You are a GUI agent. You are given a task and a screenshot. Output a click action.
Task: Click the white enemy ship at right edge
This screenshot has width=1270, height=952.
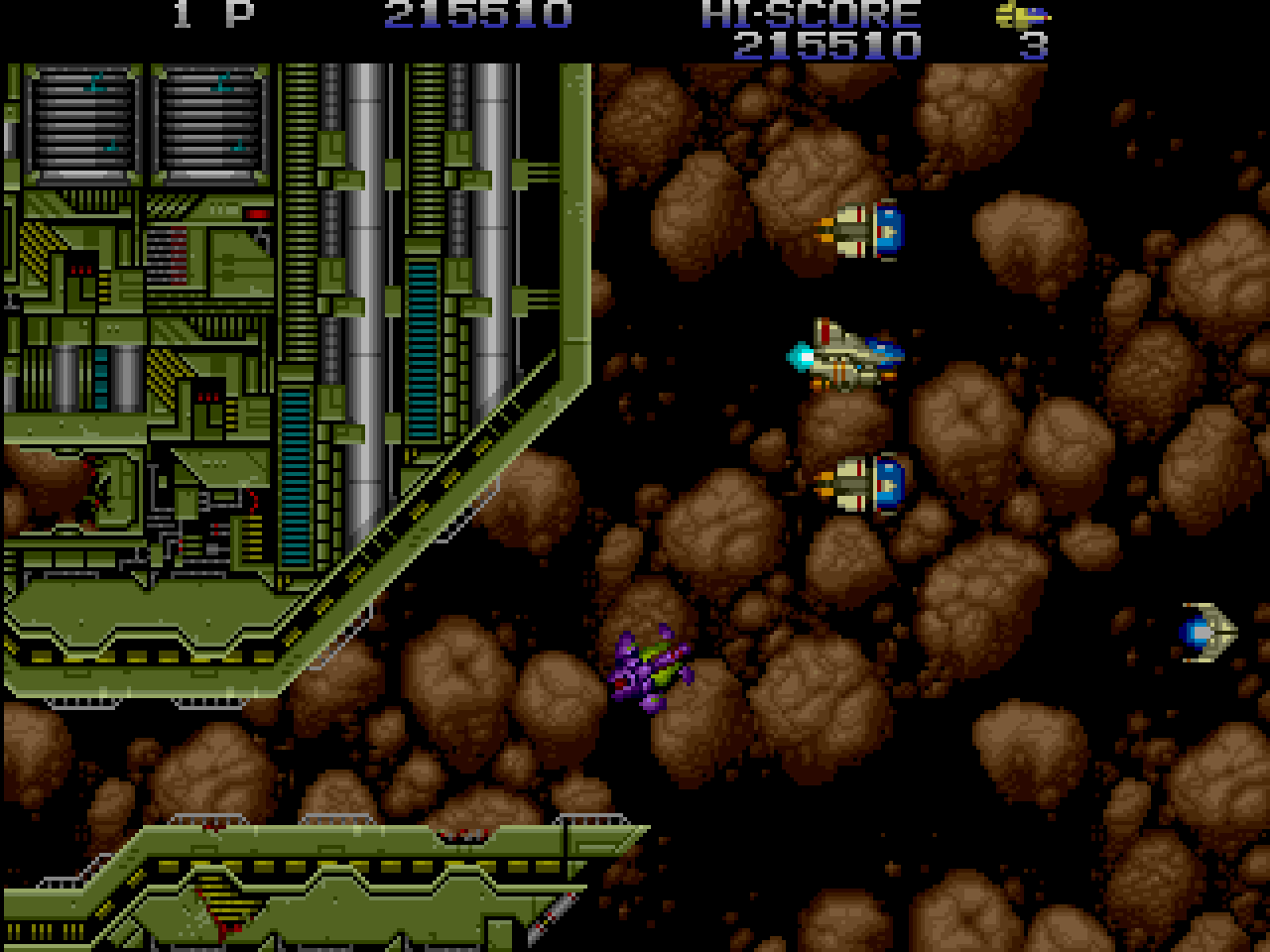click(1204, 630)
